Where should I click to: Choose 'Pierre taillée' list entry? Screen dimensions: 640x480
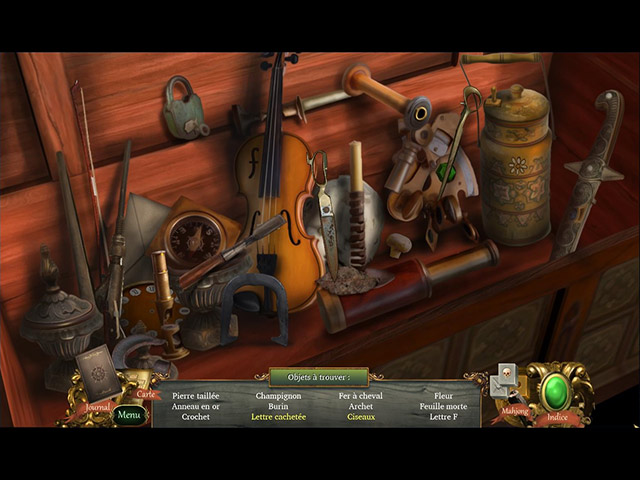tap(196, 396)
